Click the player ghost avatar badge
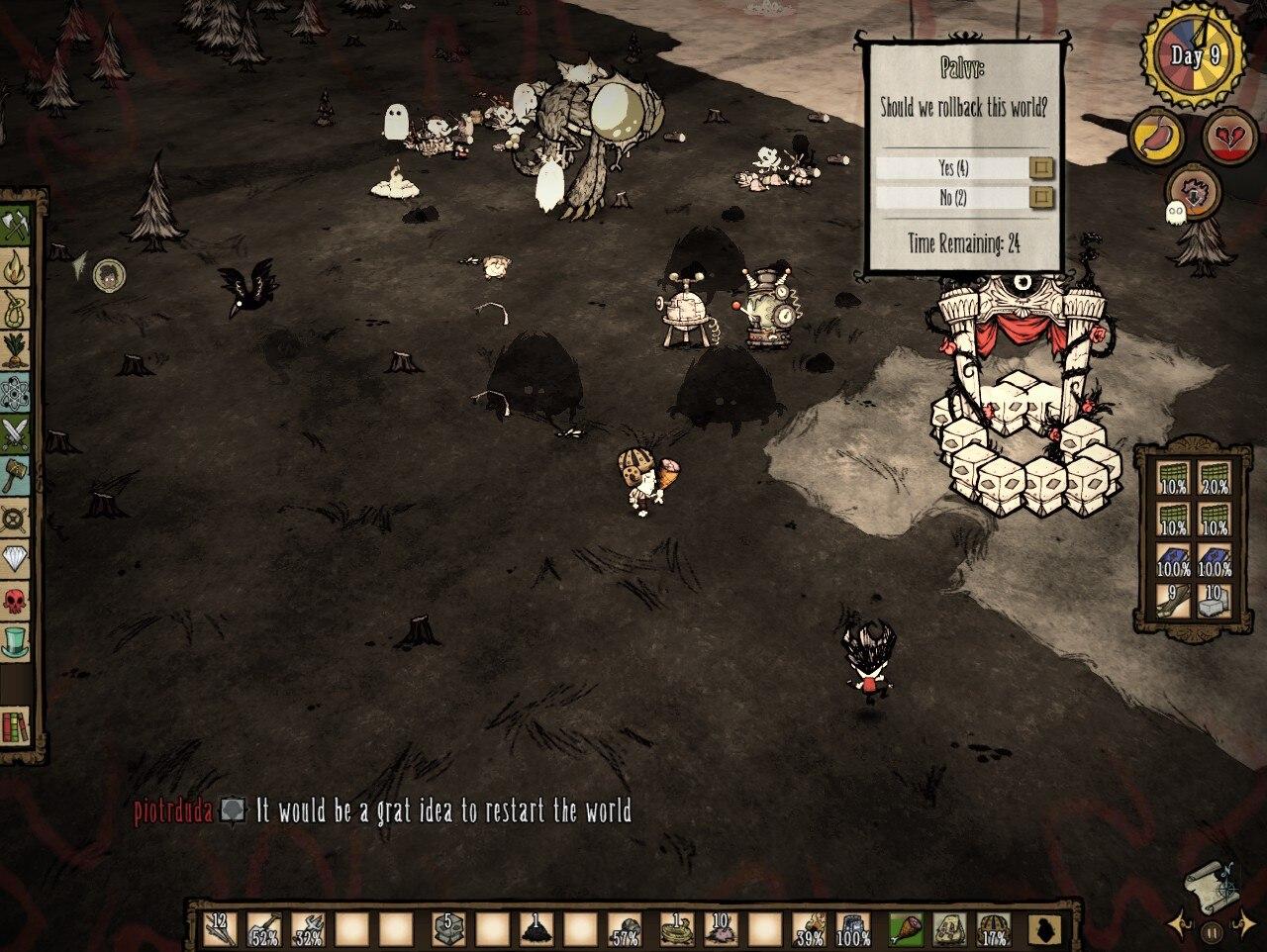 pos(109,274)
